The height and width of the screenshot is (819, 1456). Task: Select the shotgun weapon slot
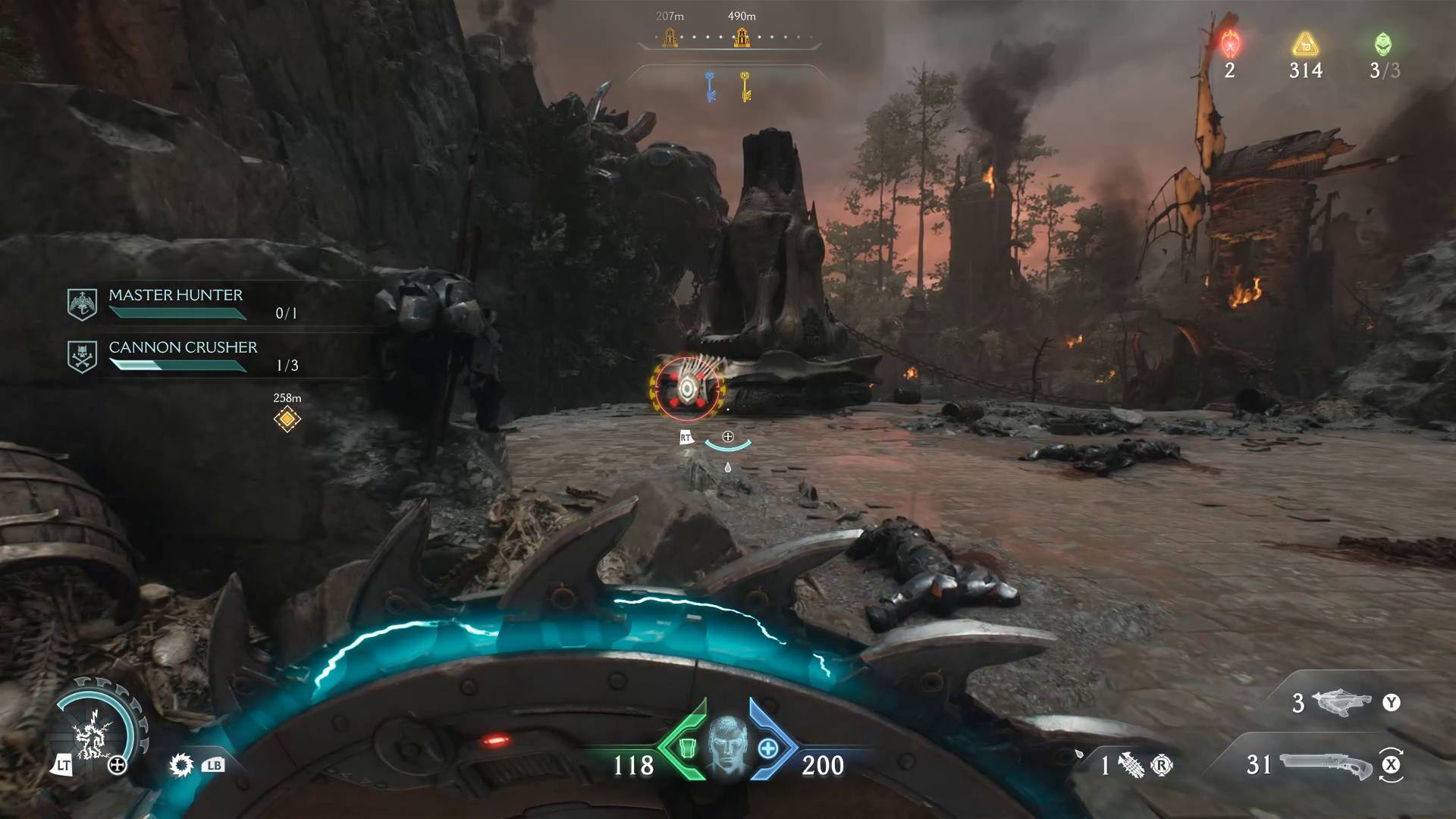[1325, 764]
